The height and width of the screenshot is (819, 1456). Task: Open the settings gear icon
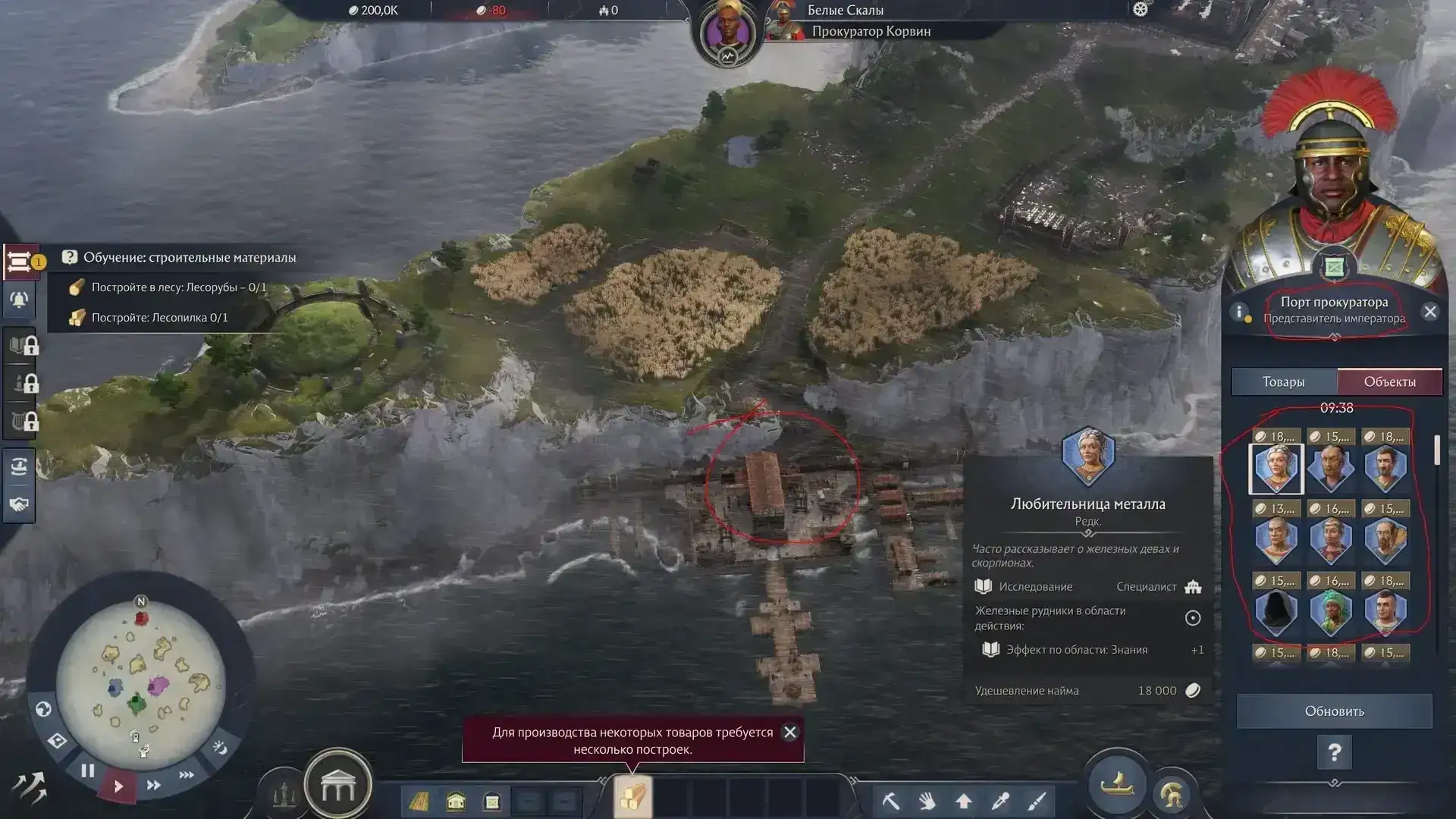click(1141, 10)
